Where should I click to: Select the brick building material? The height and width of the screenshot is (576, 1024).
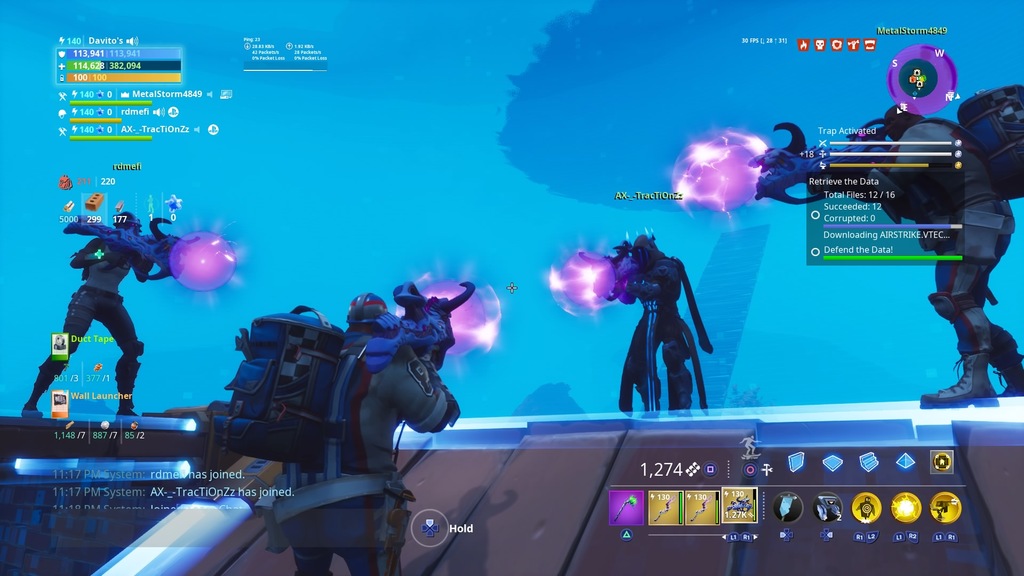(94, 205)
